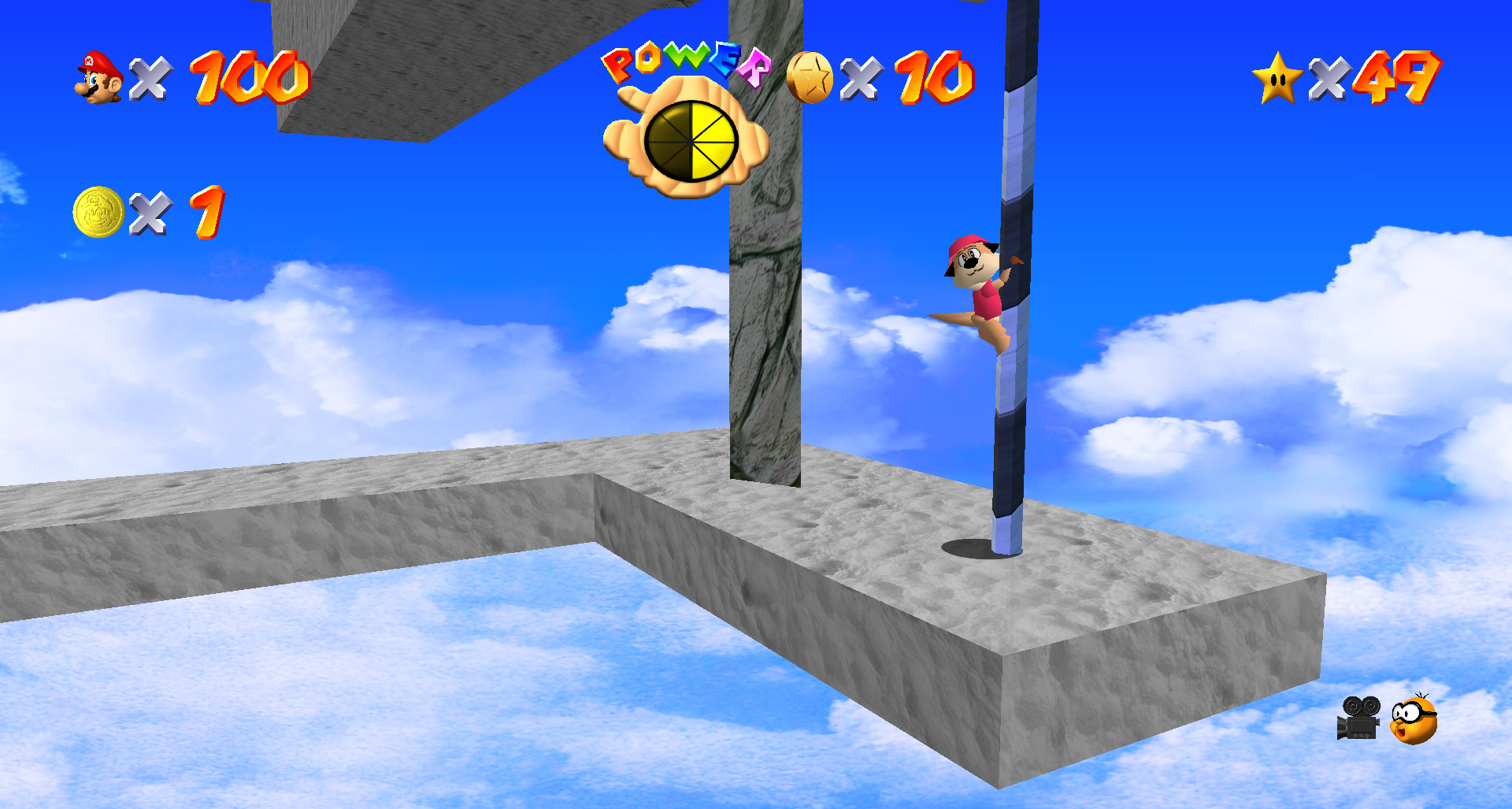The image size is (1512, 809).
Task: Toggle the camera mode via Lakitu indicator
Action: (1414, 718)
